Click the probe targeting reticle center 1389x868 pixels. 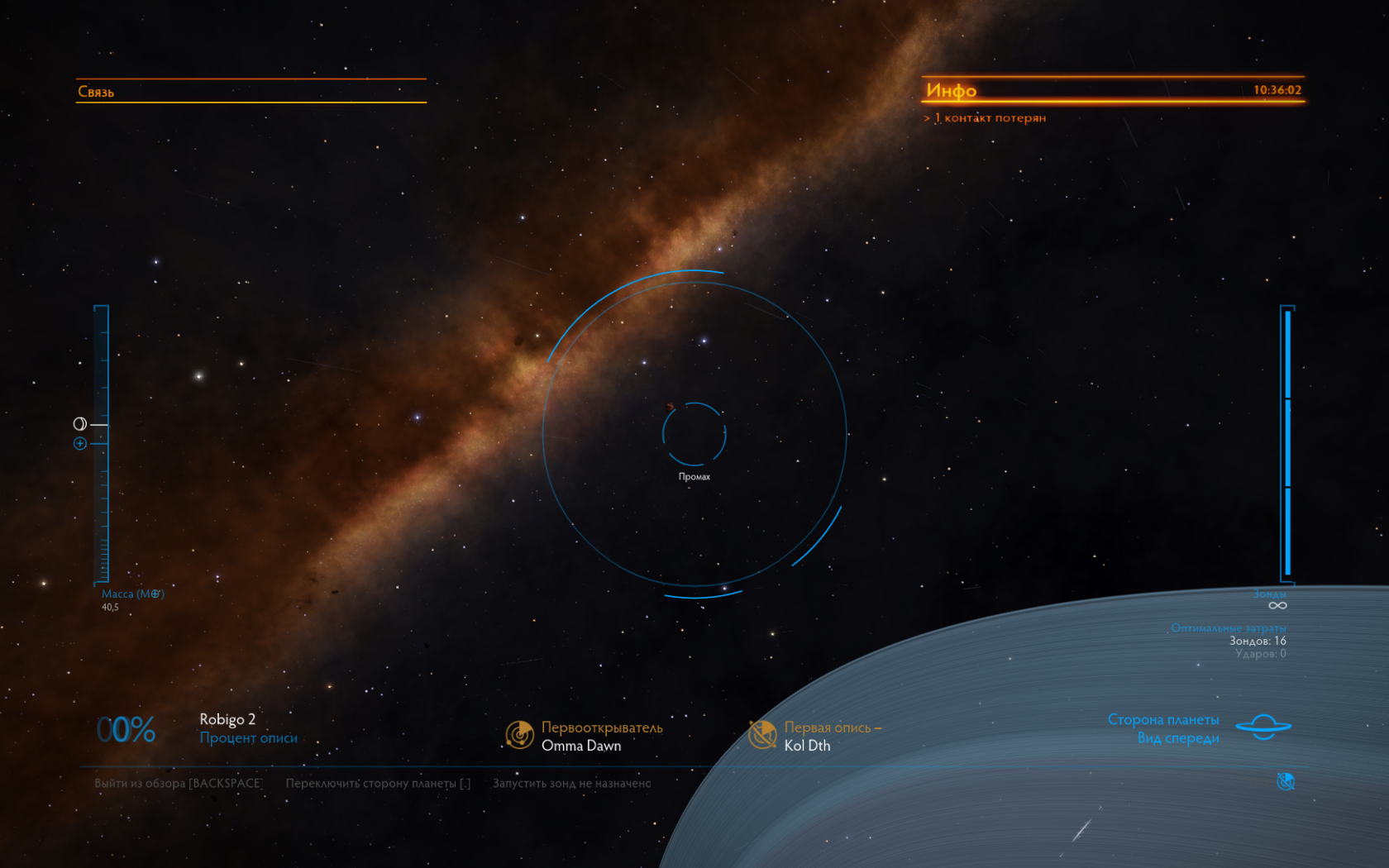pyautogui.click(x=694, y=434)
